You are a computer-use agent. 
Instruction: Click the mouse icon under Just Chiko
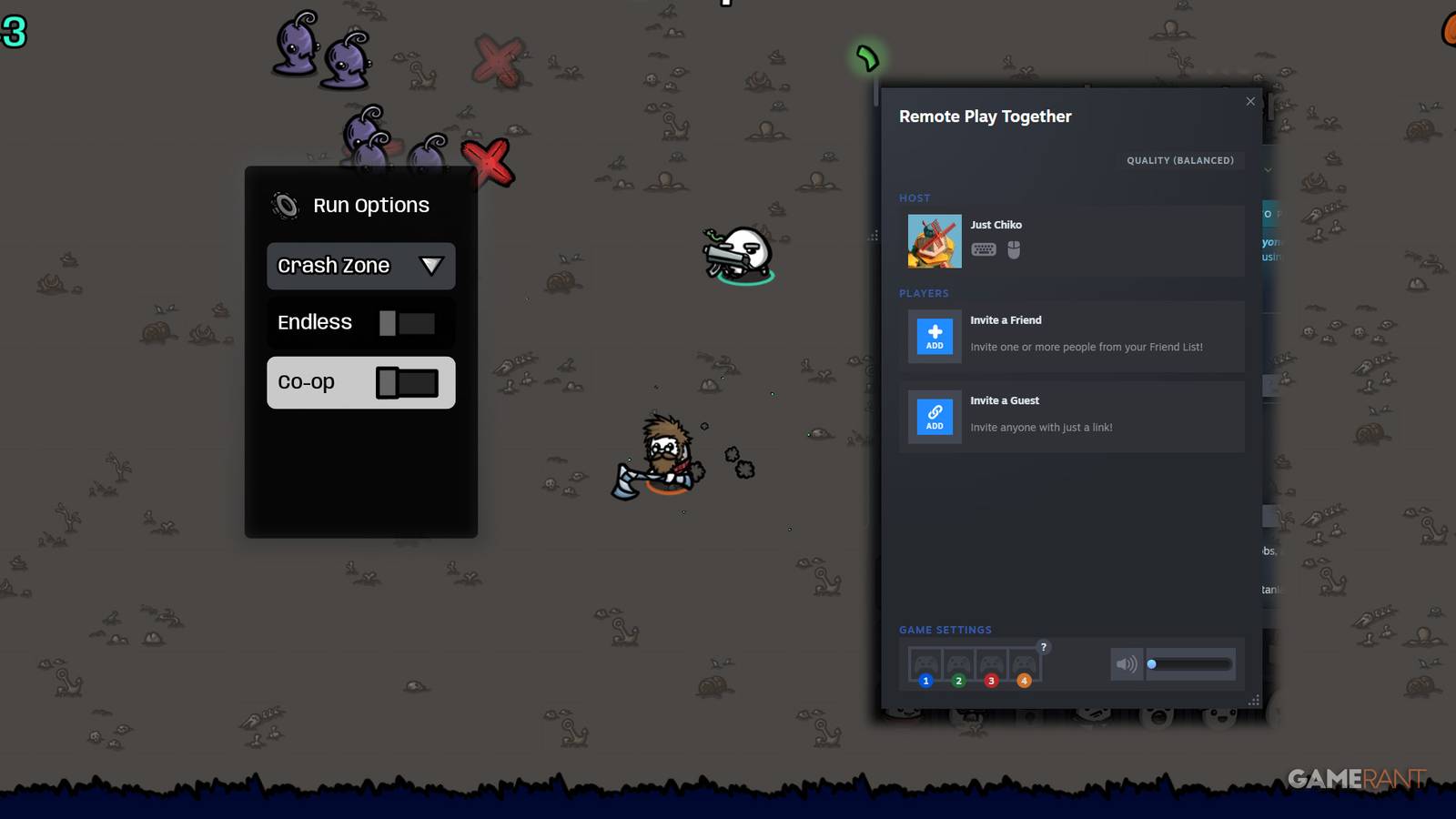1013,249
